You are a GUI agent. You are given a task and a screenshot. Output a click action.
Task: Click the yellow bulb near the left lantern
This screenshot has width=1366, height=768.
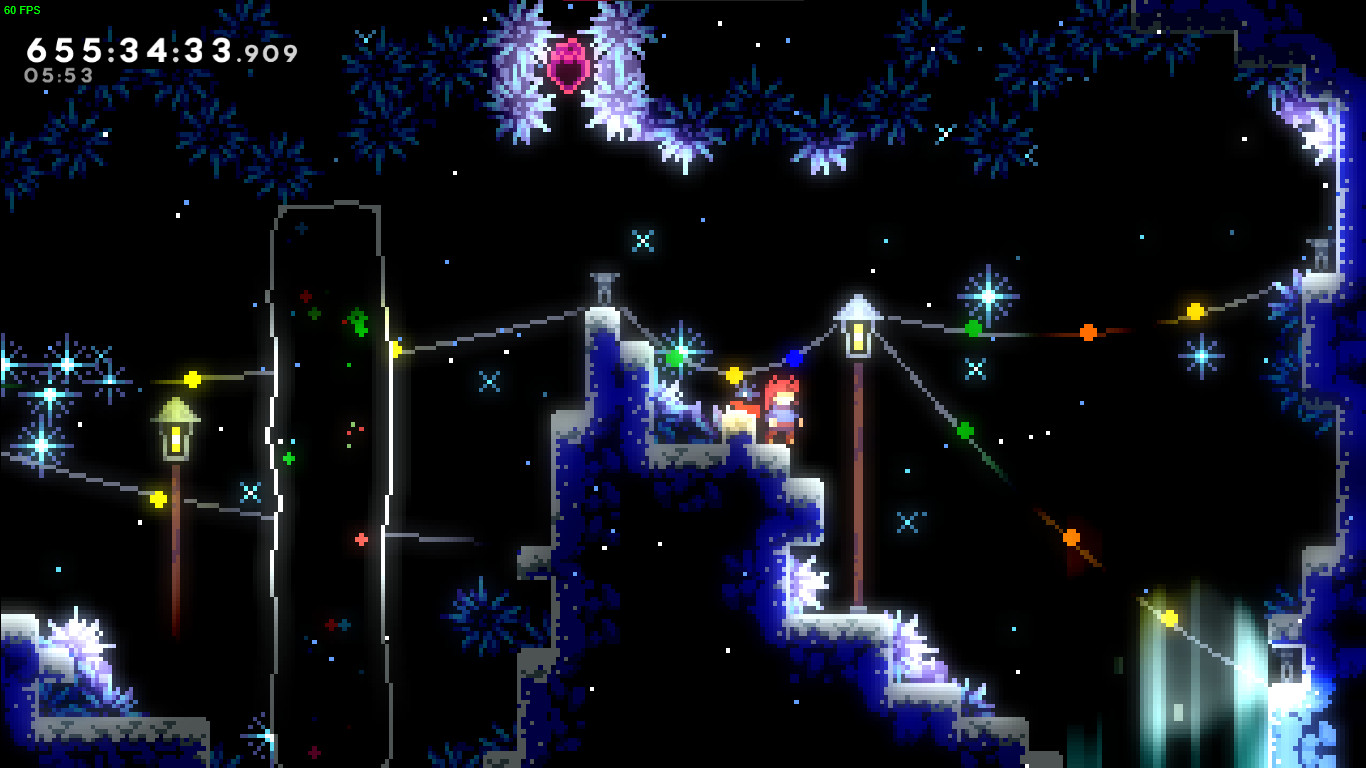[x=193, y=379]
